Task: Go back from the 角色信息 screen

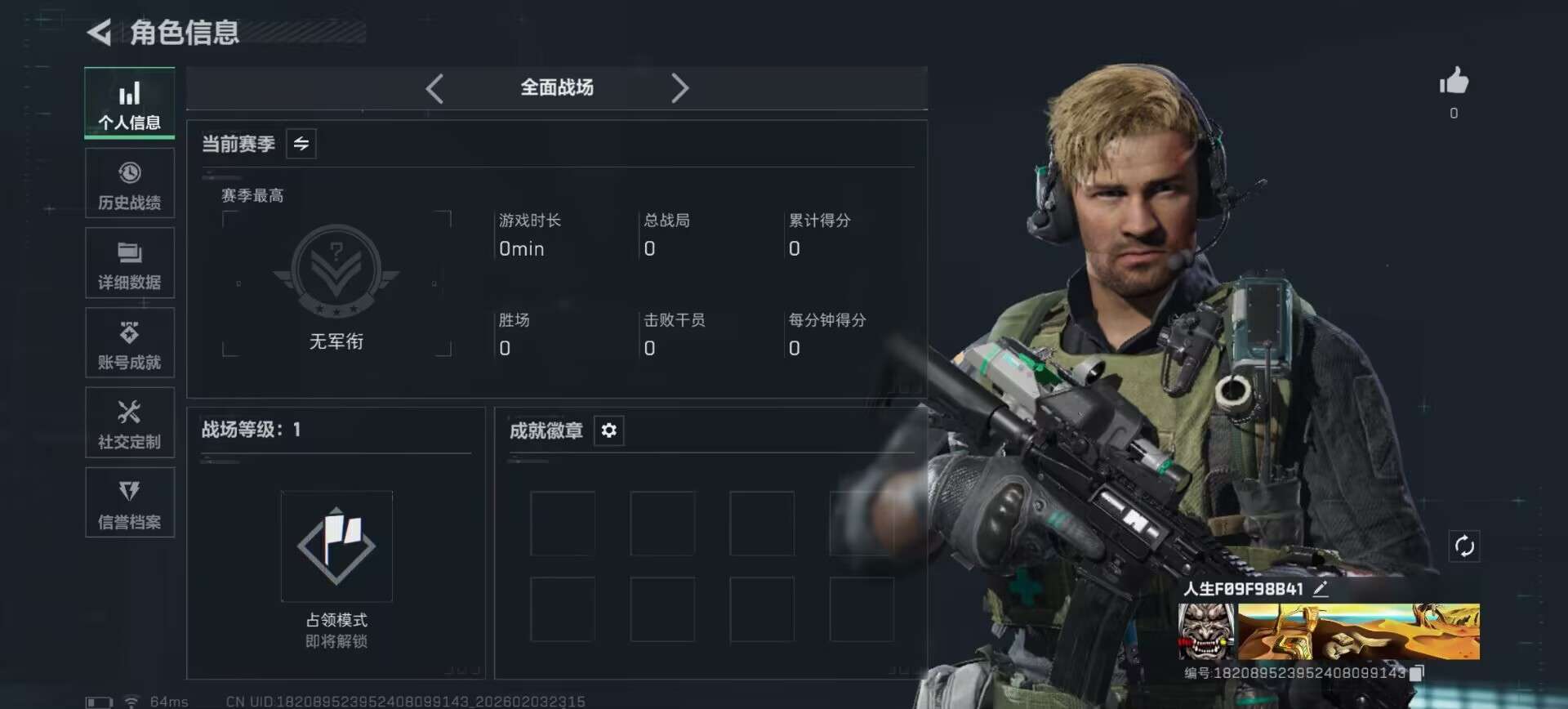Action: point(100,33)
